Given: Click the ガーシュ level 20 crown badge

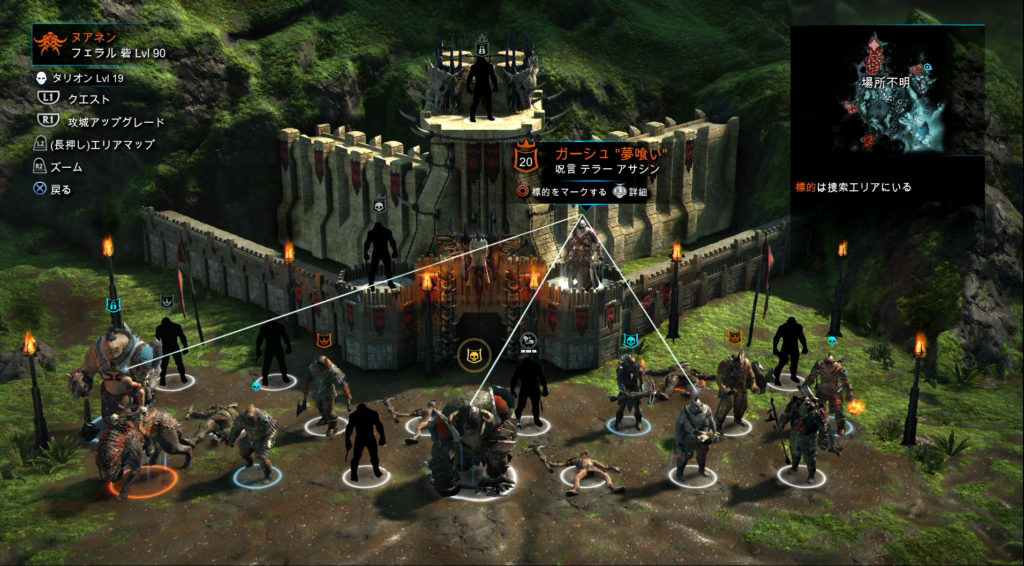Looking at the screenshot, I should [x=526, y=160].
